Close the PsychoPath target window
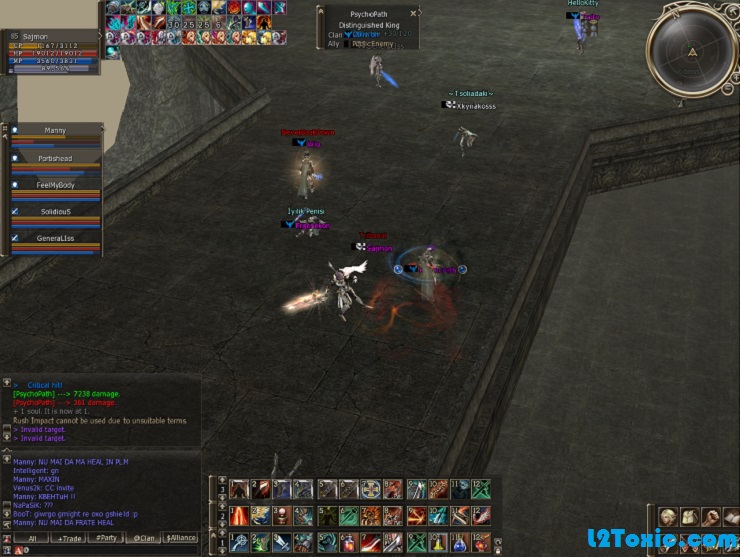 [x=414, y=14]
